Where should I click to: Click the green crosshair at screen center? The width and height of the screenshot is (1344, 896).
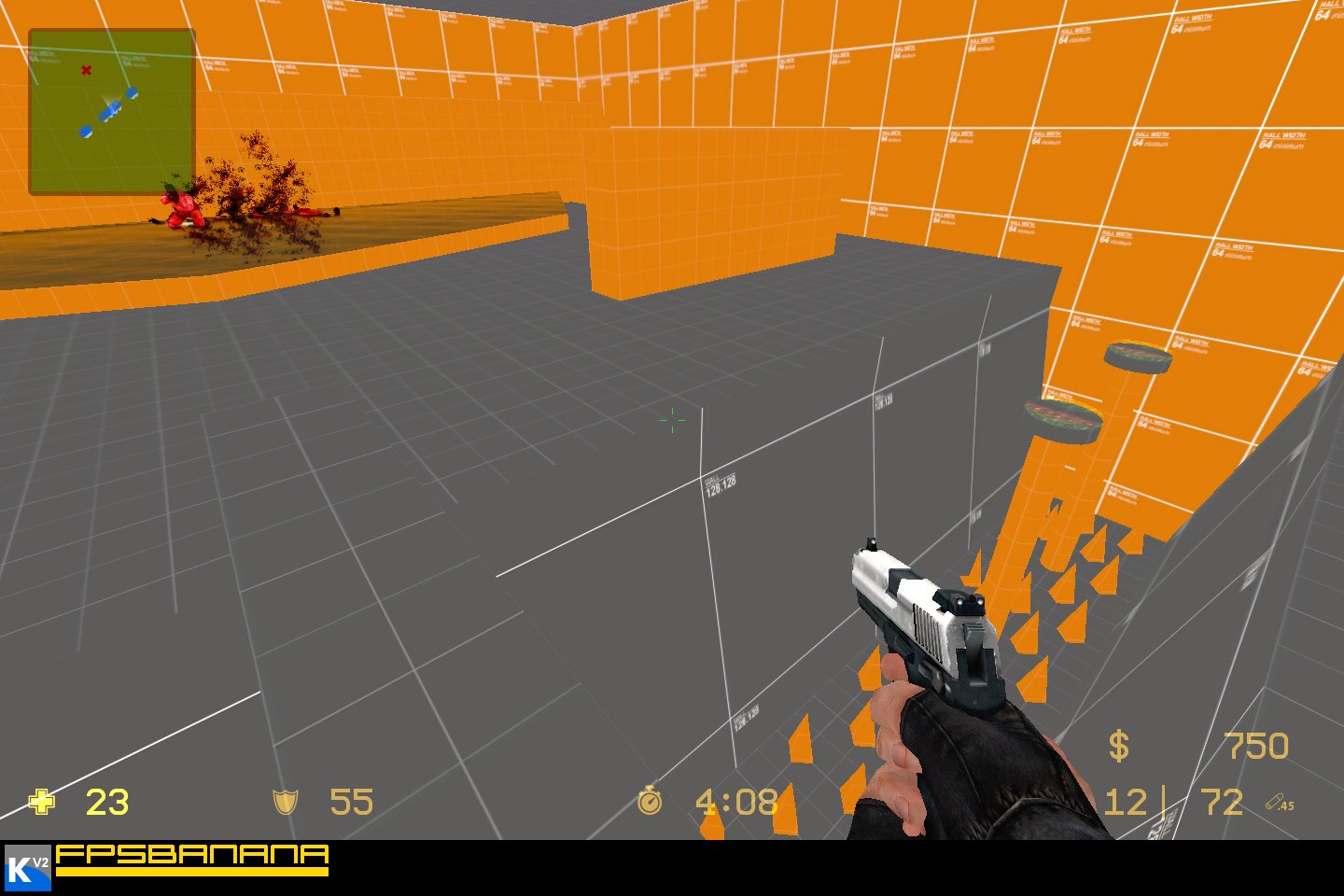[x=672, y=422]
